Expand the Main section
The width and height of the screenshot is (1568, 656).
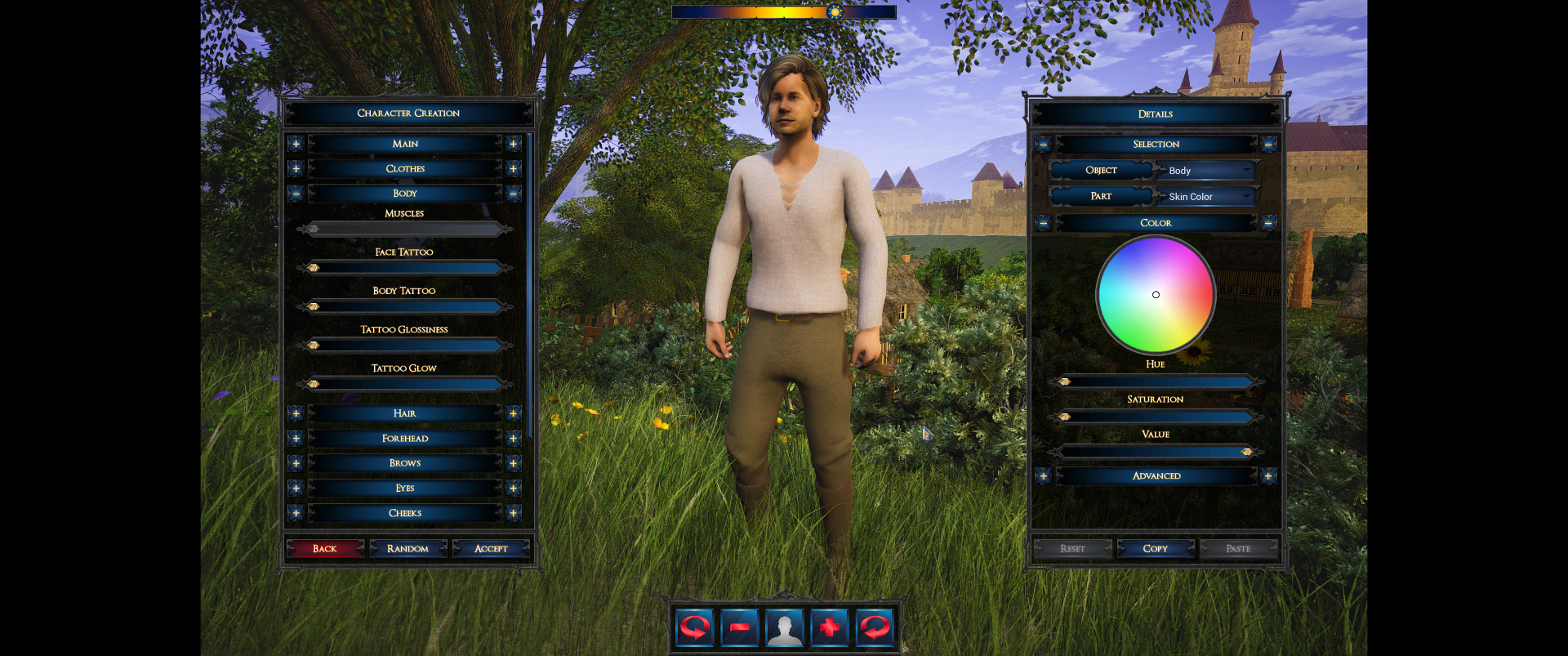point(405,144)
